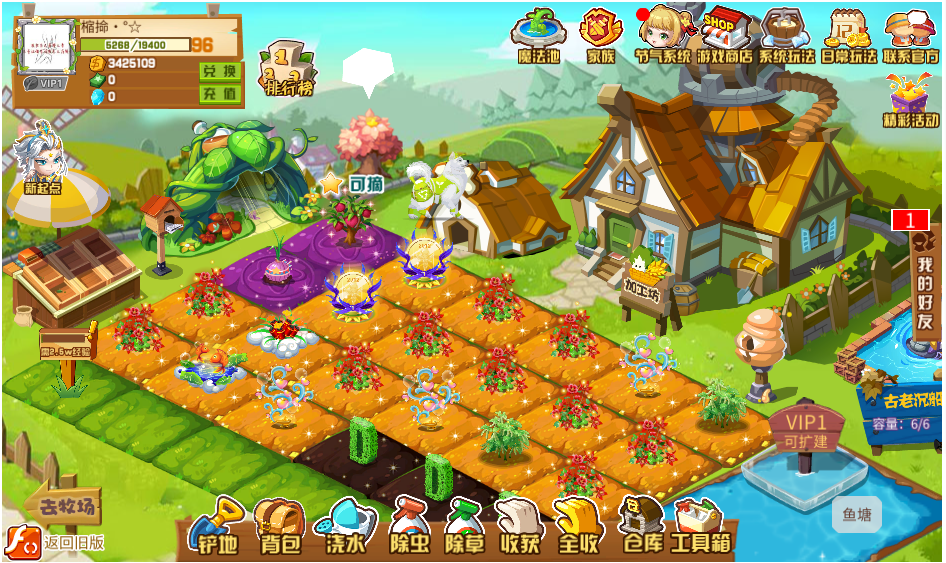Image resolution: width=946 pixels, height=563 pixels.
Task: Click the 兑换 exchange button
Action: [219, 72]
